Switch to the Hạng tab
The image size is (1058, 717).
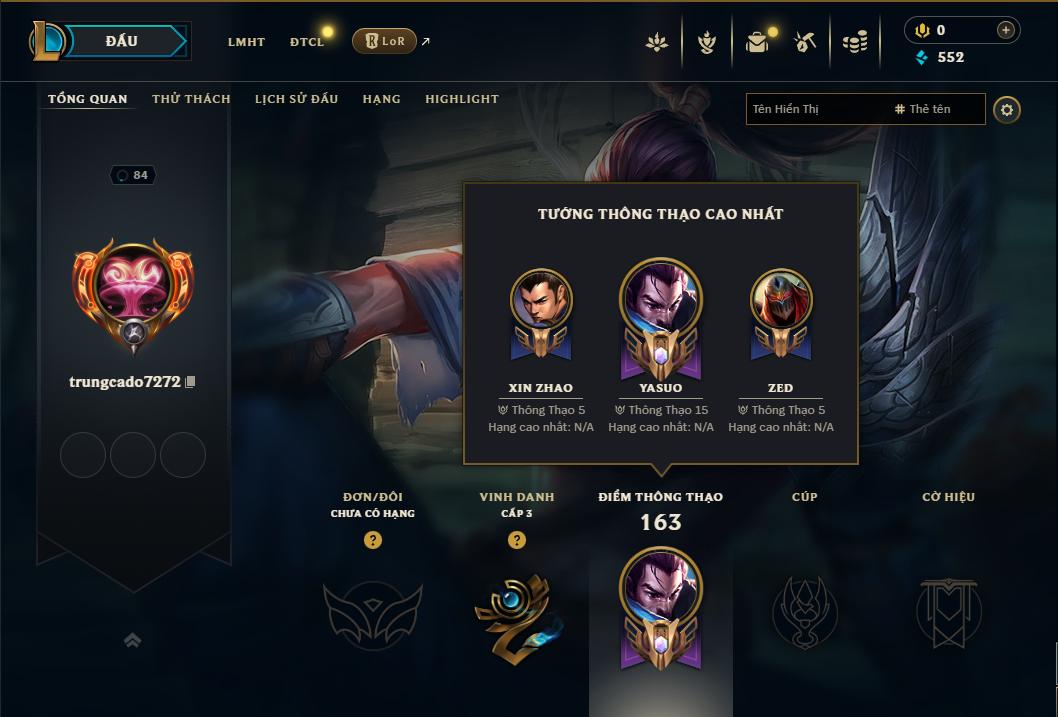pyautogui.click(x=381, y=99)
